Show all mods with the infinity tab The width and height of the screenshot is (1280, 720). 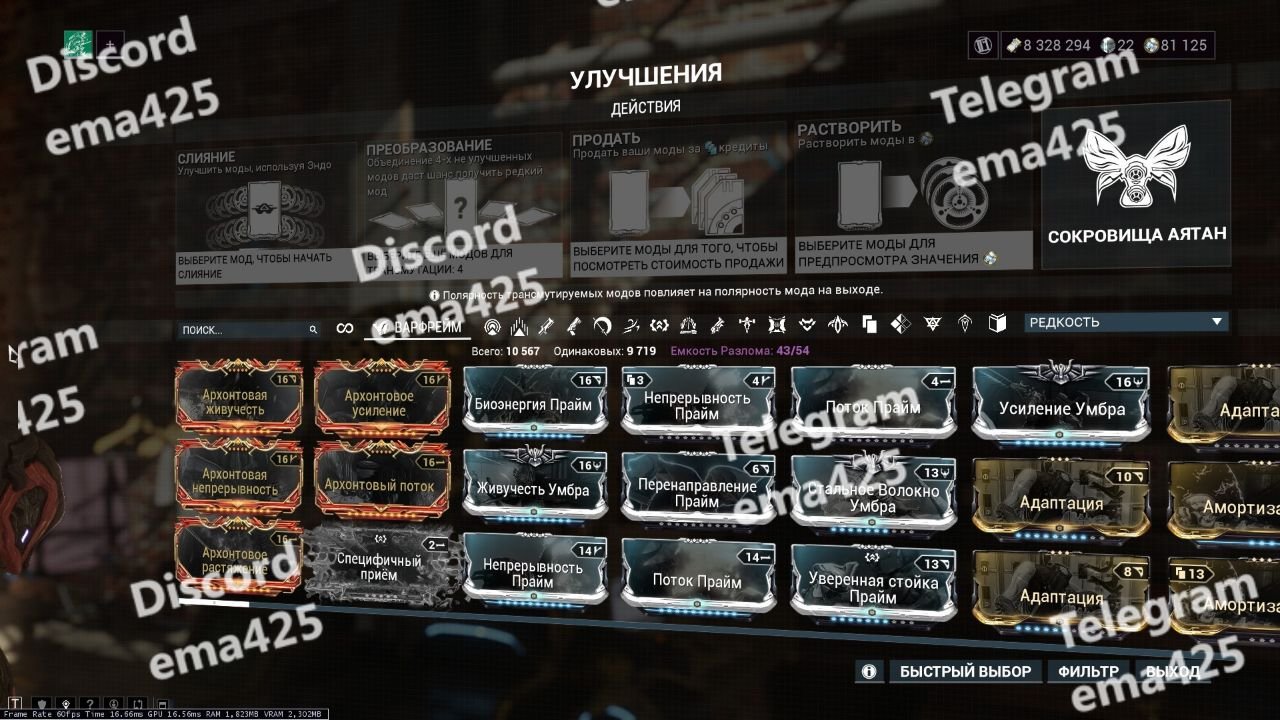344,328
